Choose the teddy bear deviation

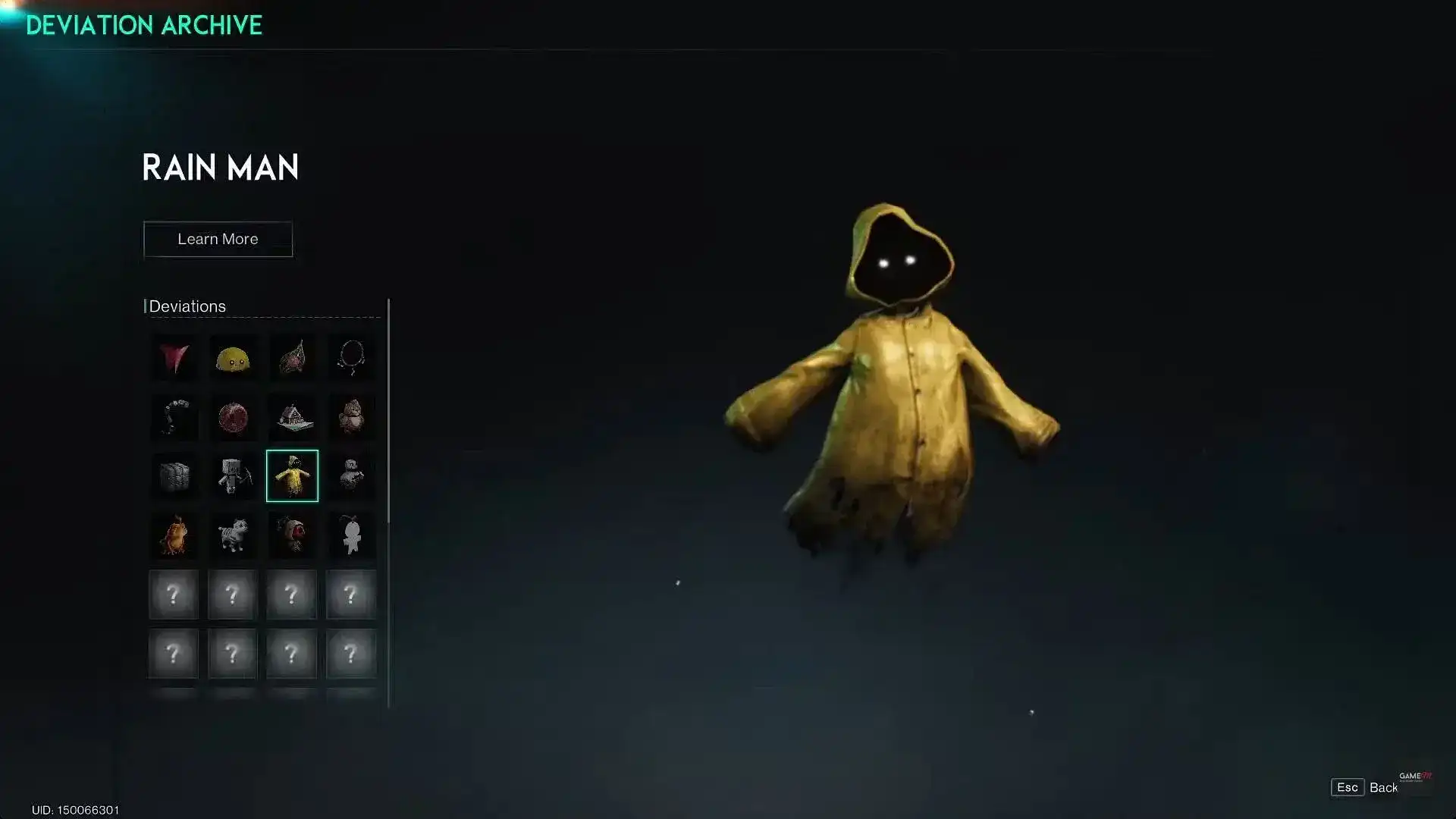[x=351, y=416]
